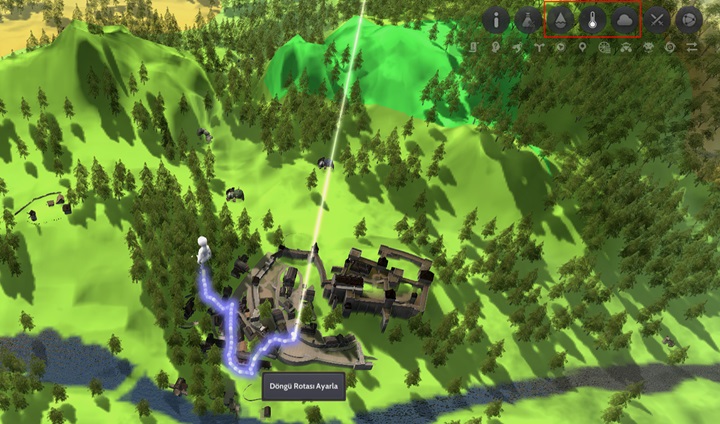Toggle the cloud weather overlay

[x=624, y=20]
